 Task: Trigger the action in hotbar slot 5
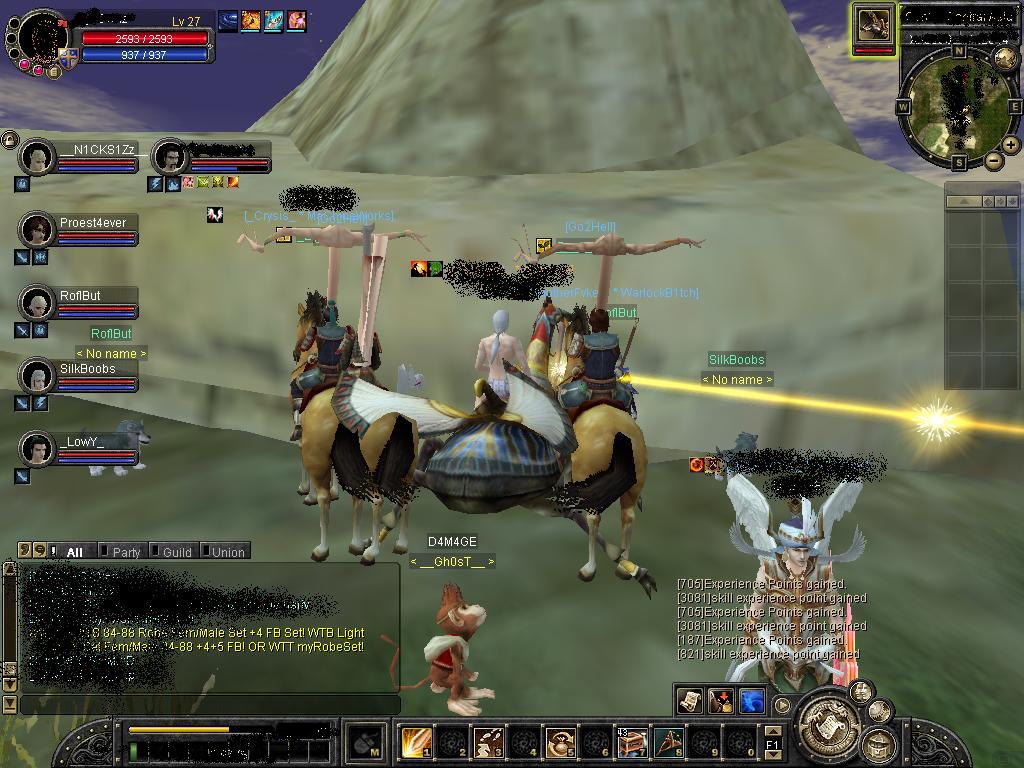[560, 742]
